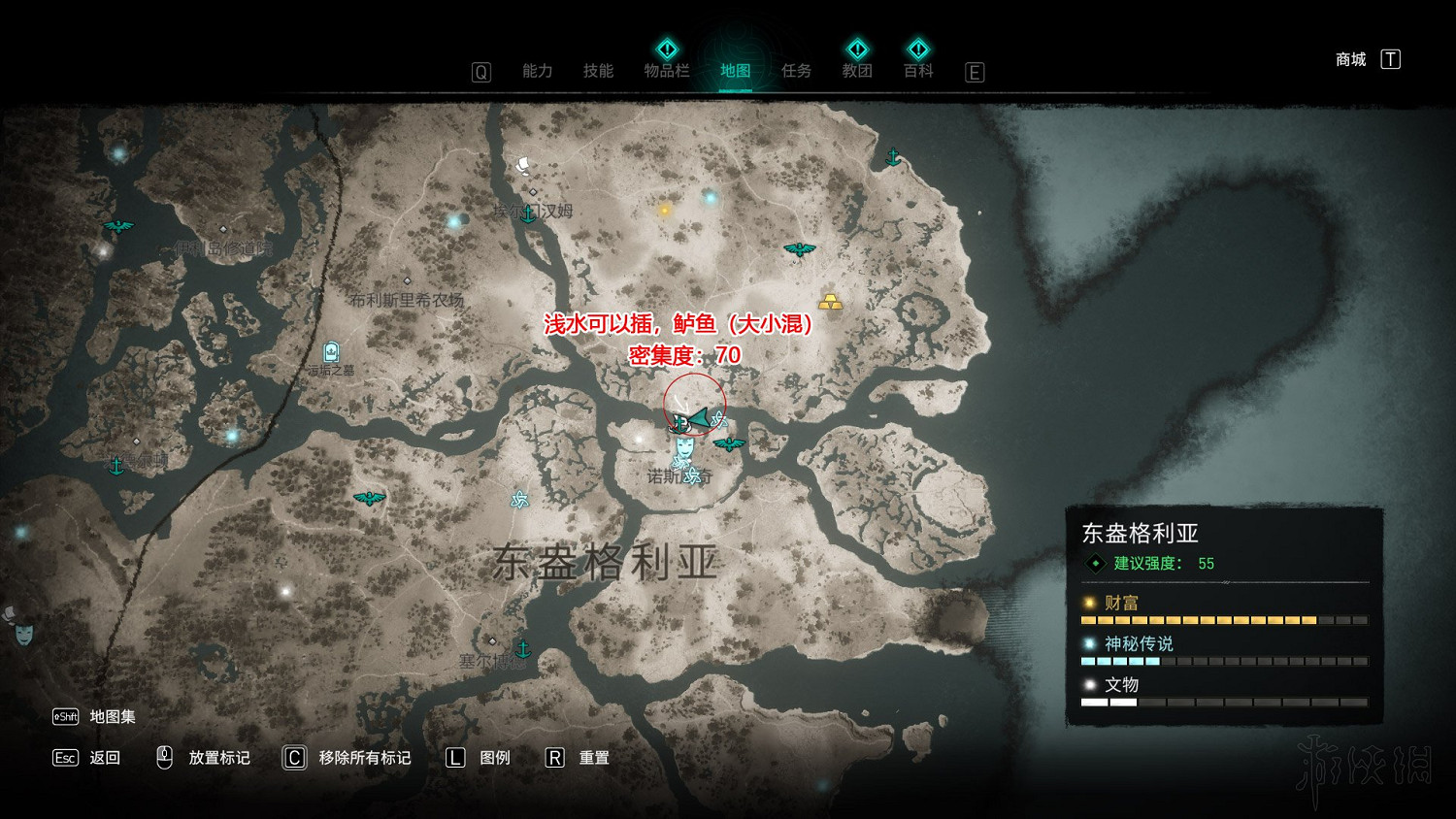This screenshot has height=819, width=1456.
Task: Open the gold ingot wealth marker east of 诺斯威奇
Action: [830, 302]
